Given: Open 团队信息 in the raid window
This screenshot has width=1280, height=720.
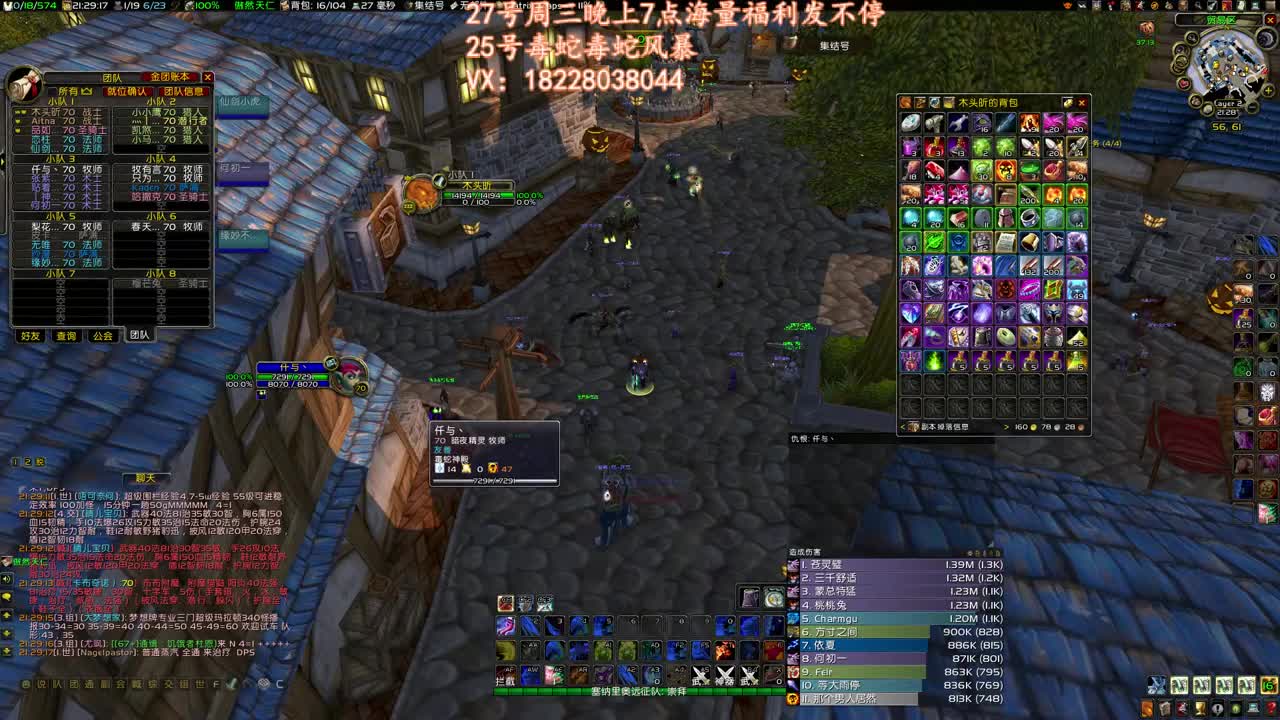Looking at the screenshot, I should point(182,90).
